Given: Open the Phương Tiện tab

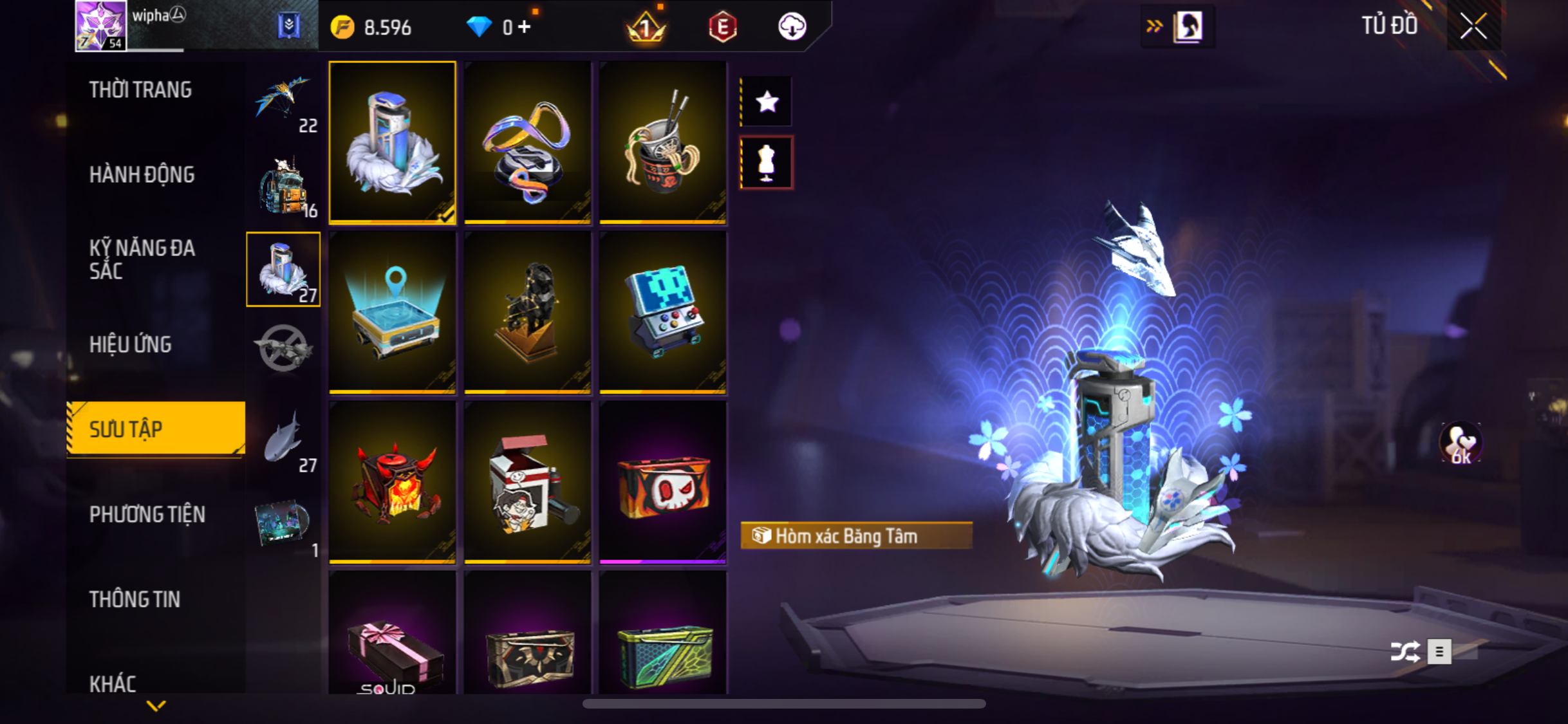Looking at the screenshot, I should click(x=147, y=514).
